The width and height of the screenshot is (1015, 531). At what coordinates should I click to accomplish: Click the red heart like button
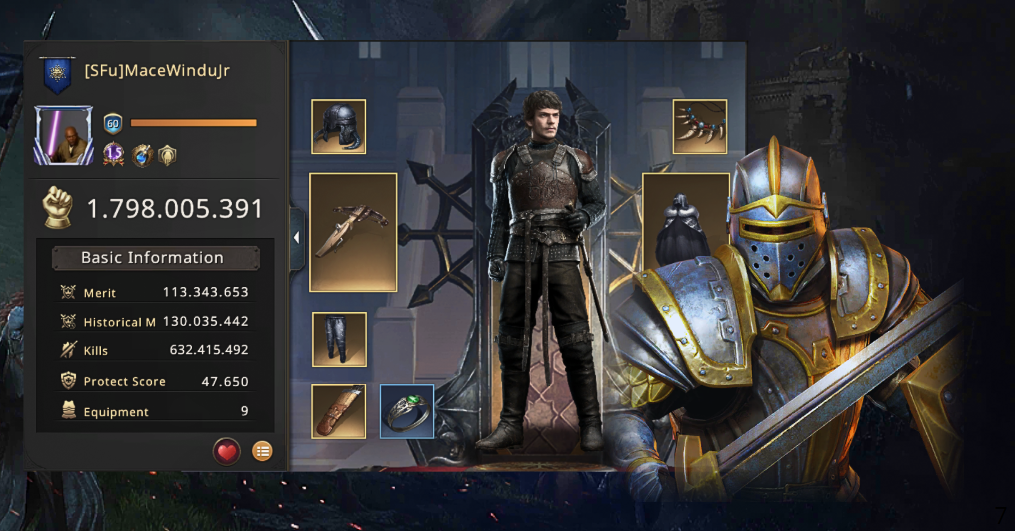click(x=227, y=452)
